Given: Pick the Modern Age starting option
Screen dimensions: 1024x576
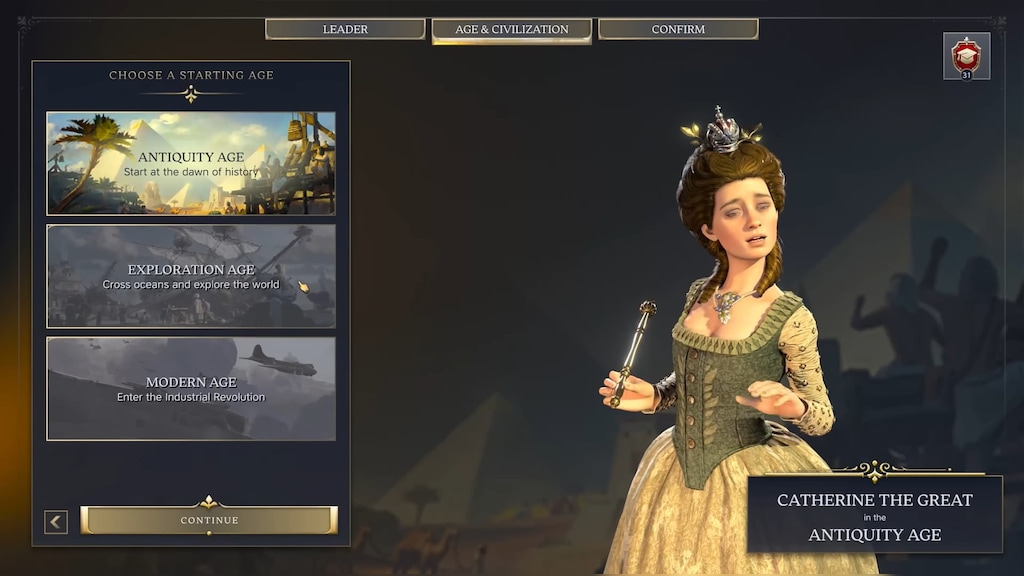Looking at the screenshot, I should coord(191,389).
